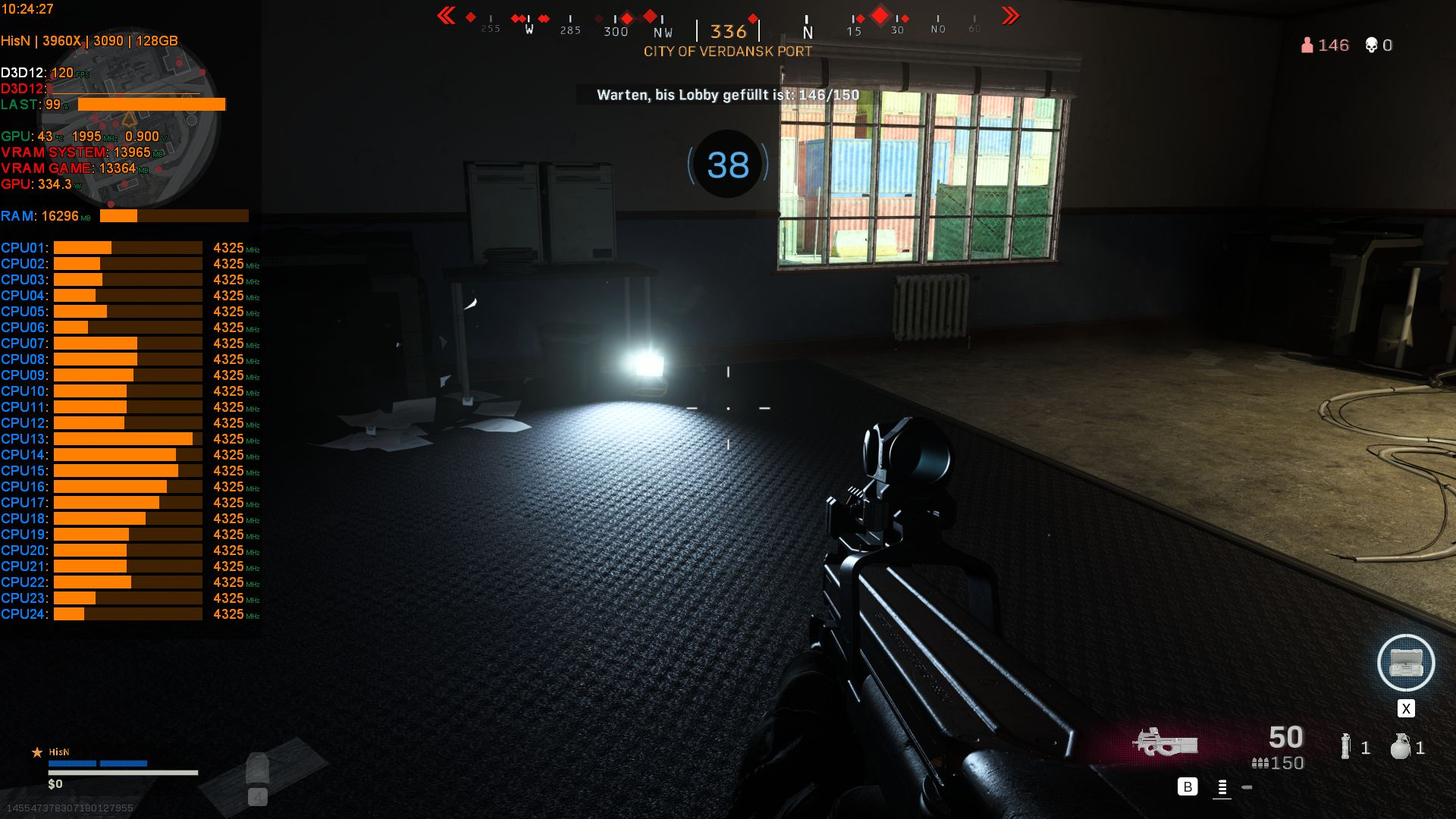The width and height of the screenshot is (1456, 819).
Task: Open the armor box killstreak icon
Action: (x=1407, y=663)
